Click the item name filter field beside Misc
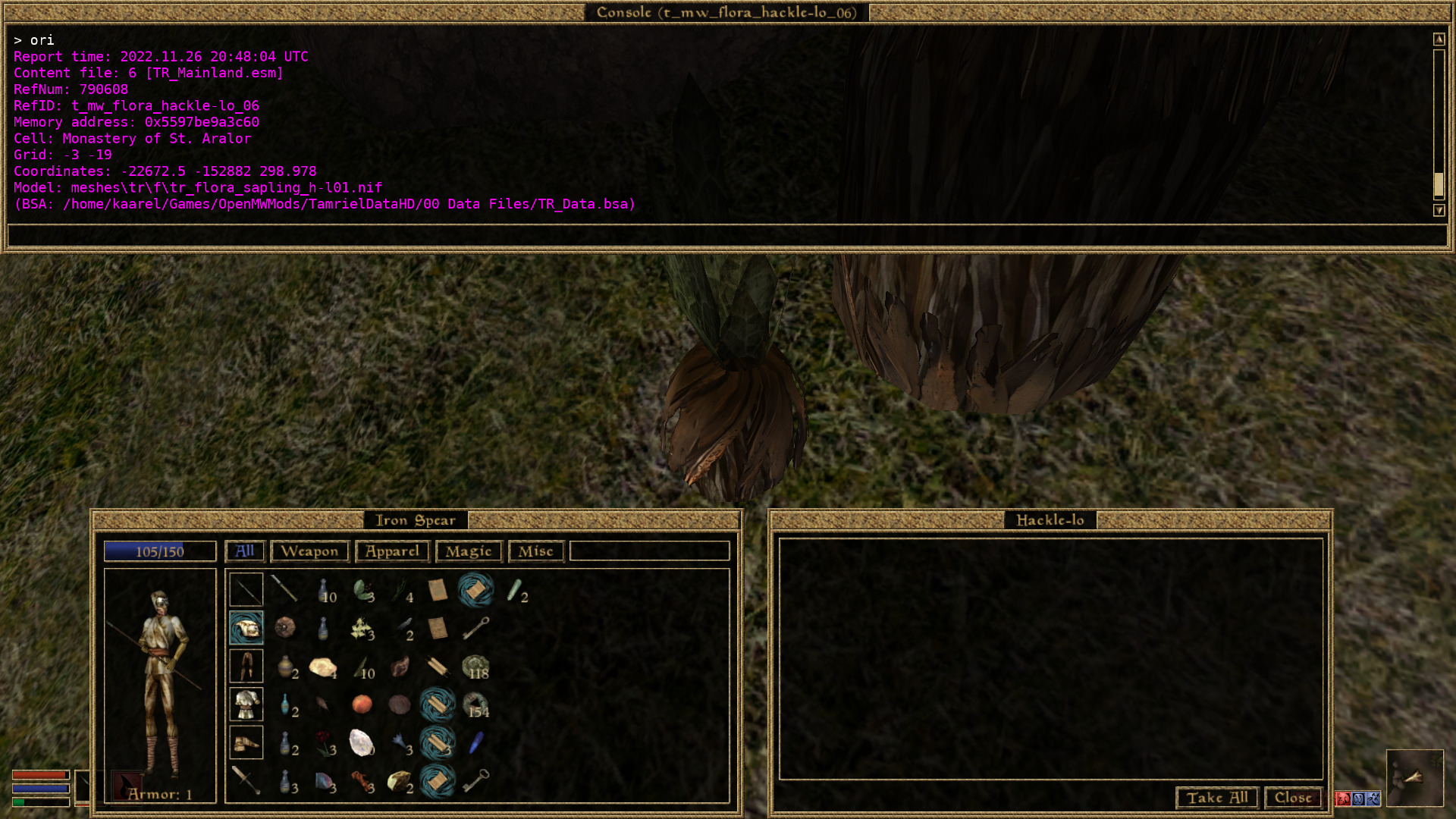The width and height of the screenshot is (1456, 819). pyautogui.click(x=648, y=551)
